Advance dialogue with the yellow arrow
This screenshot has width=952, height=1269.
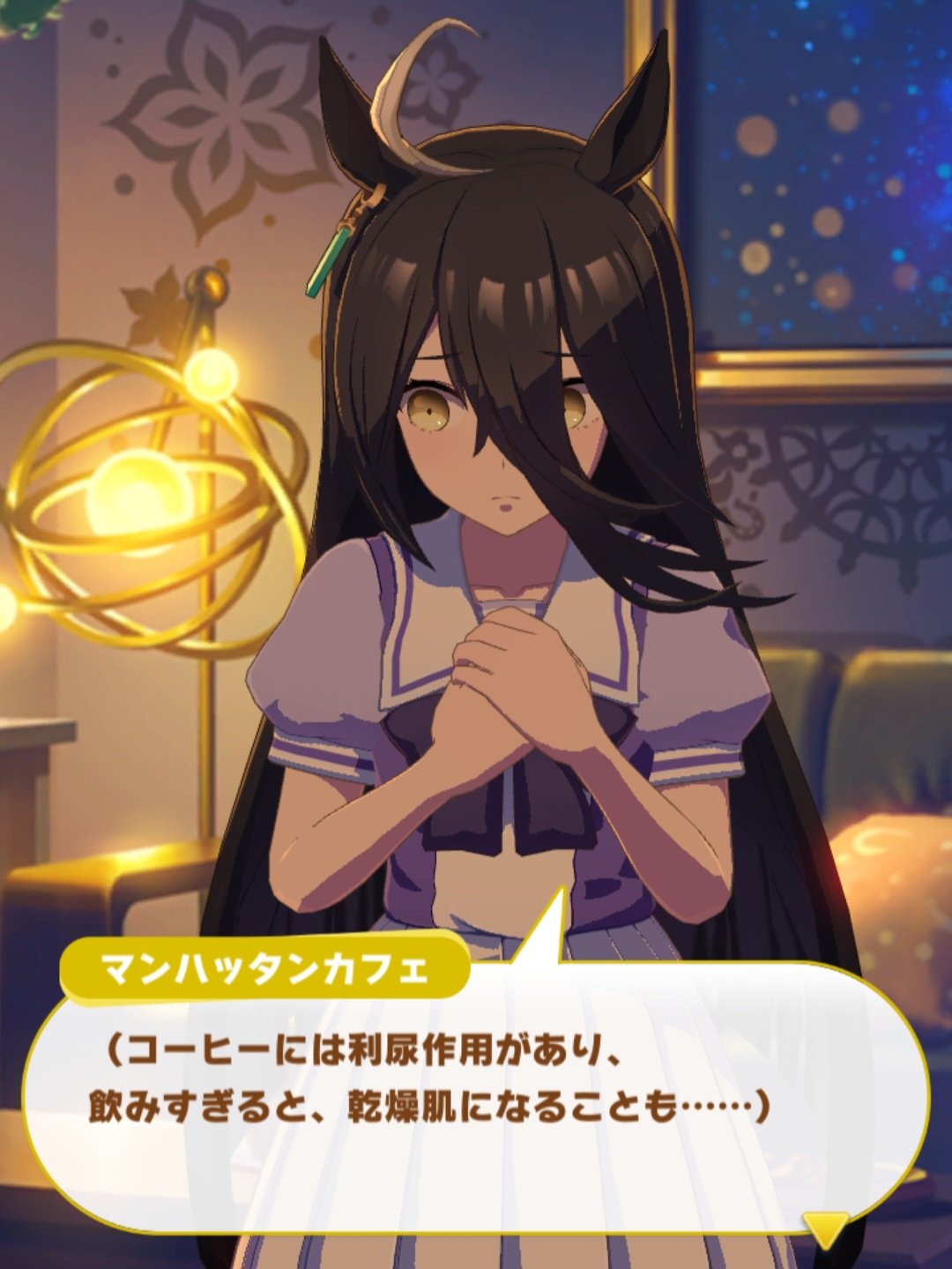click(x=825, y=1227)
